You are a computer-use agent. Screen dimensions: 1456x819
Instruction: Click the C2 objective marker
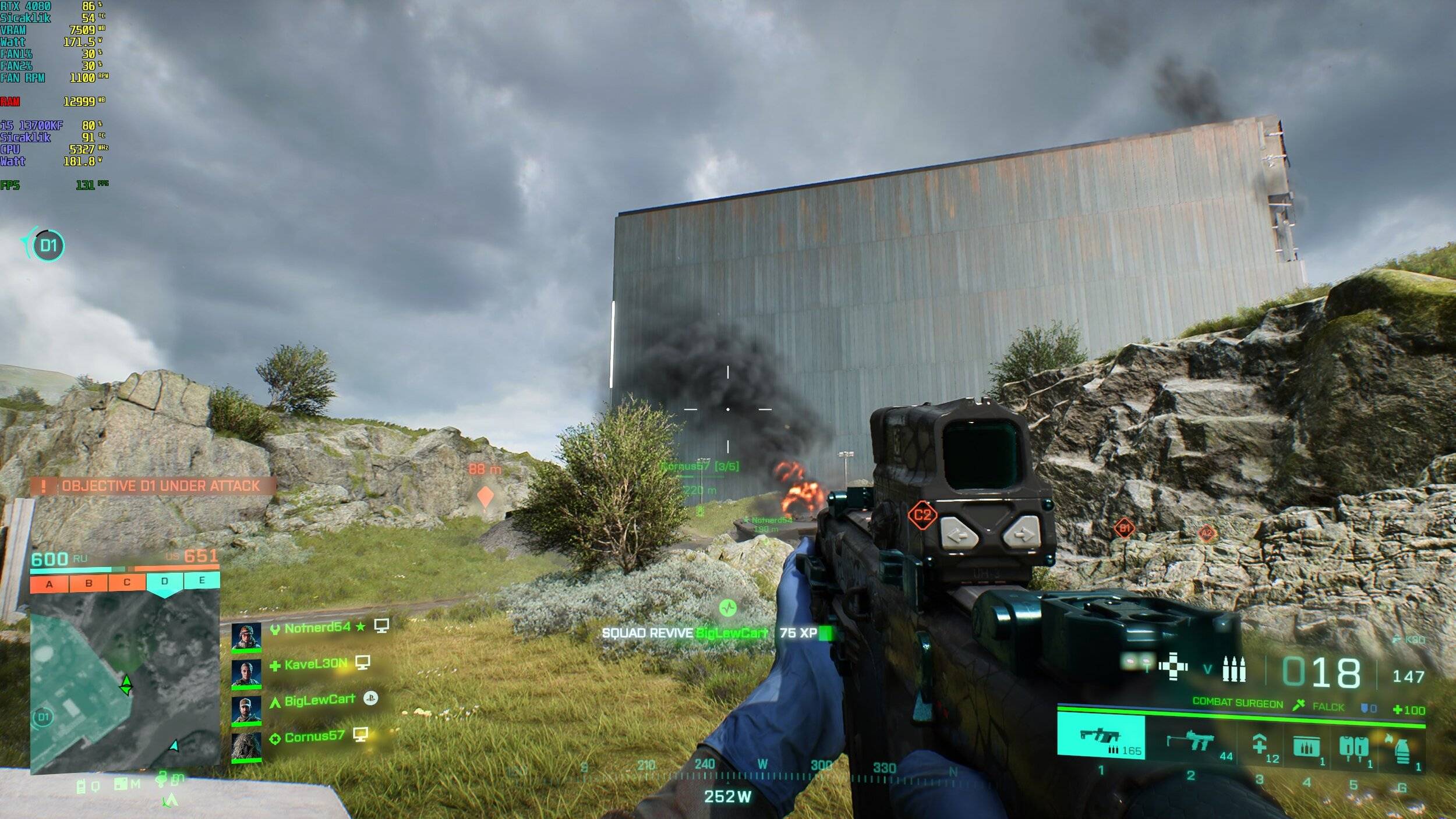point(922,515)
